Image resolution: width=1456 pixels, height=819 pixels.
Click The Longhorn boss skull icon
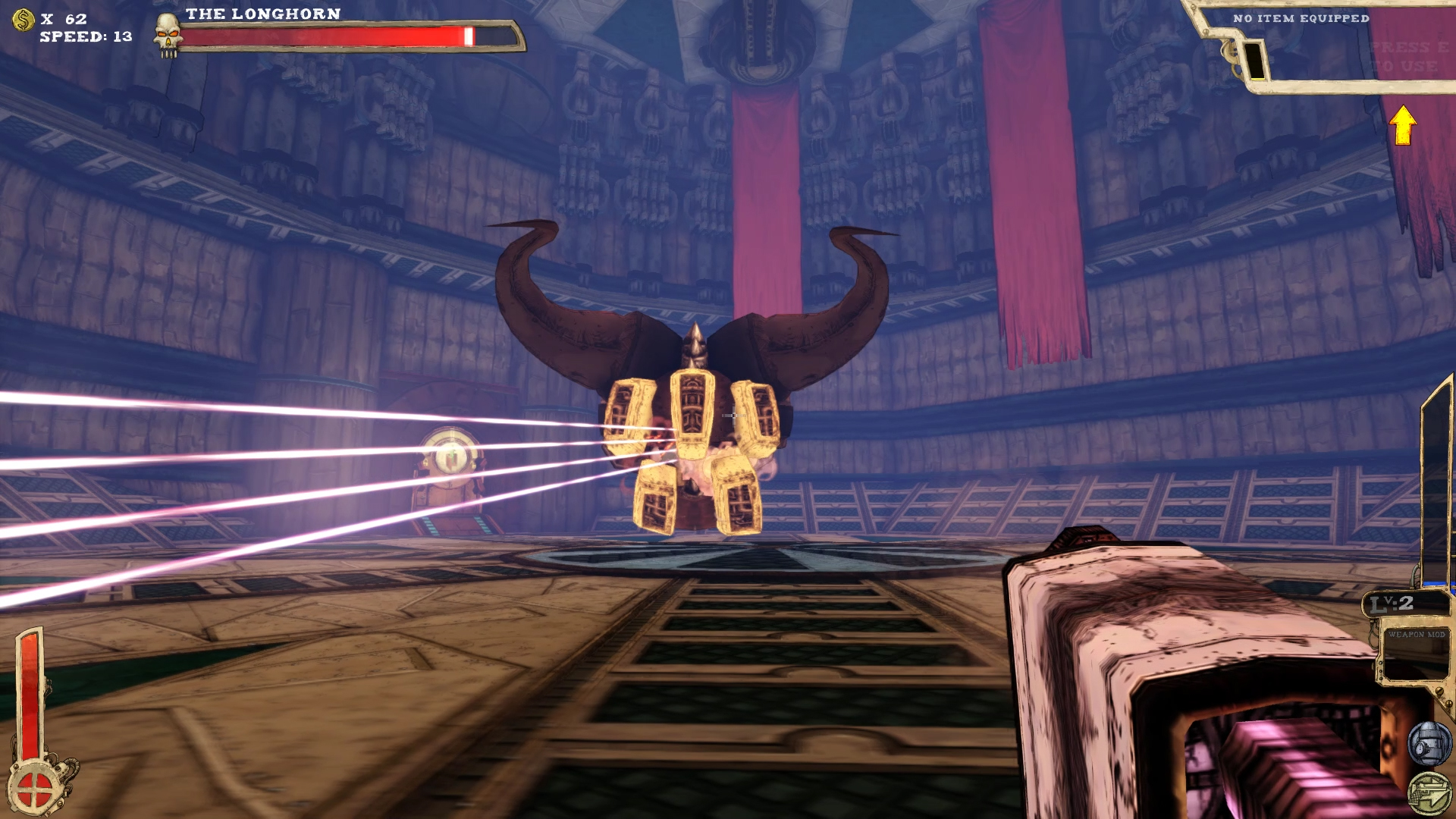tap(168, 35)
